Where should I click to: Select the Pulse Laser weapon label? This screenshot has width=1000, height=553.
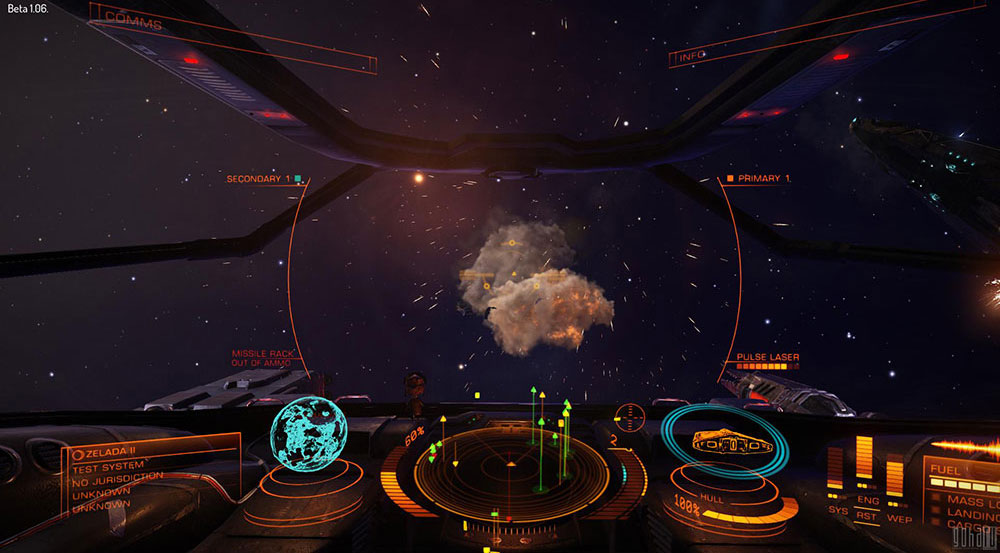(767, 357)
